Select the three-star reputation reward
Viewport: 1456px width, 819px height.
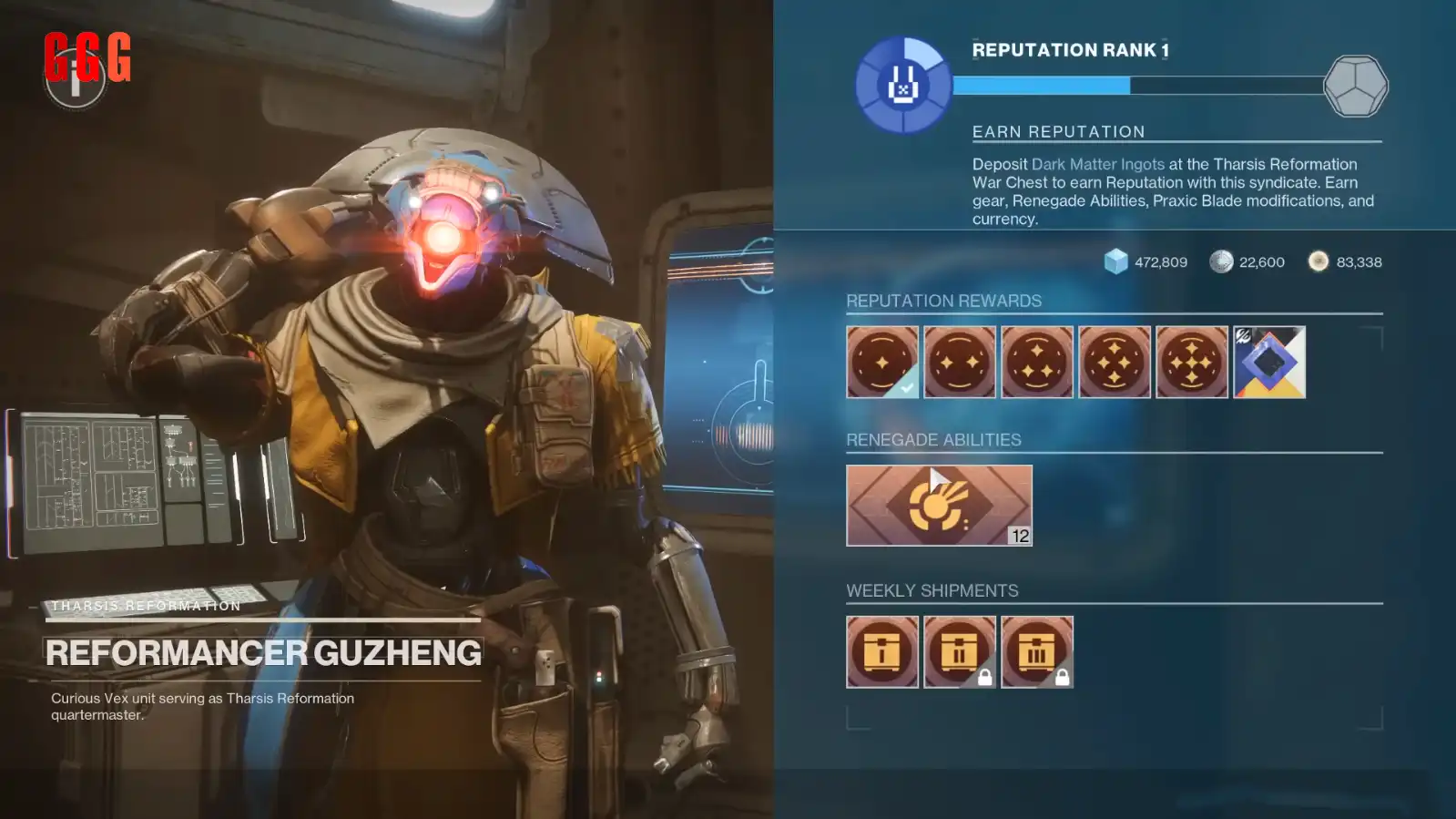point(1036,362)
